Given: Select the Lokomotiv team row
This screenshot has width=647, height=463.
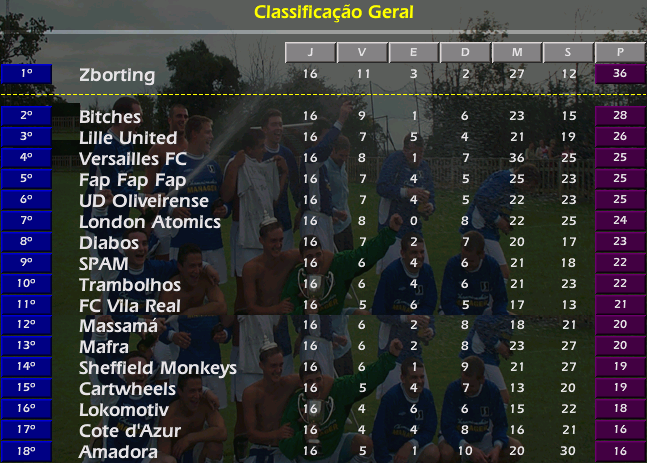Looking at the screenshot, I should point(124,410).
